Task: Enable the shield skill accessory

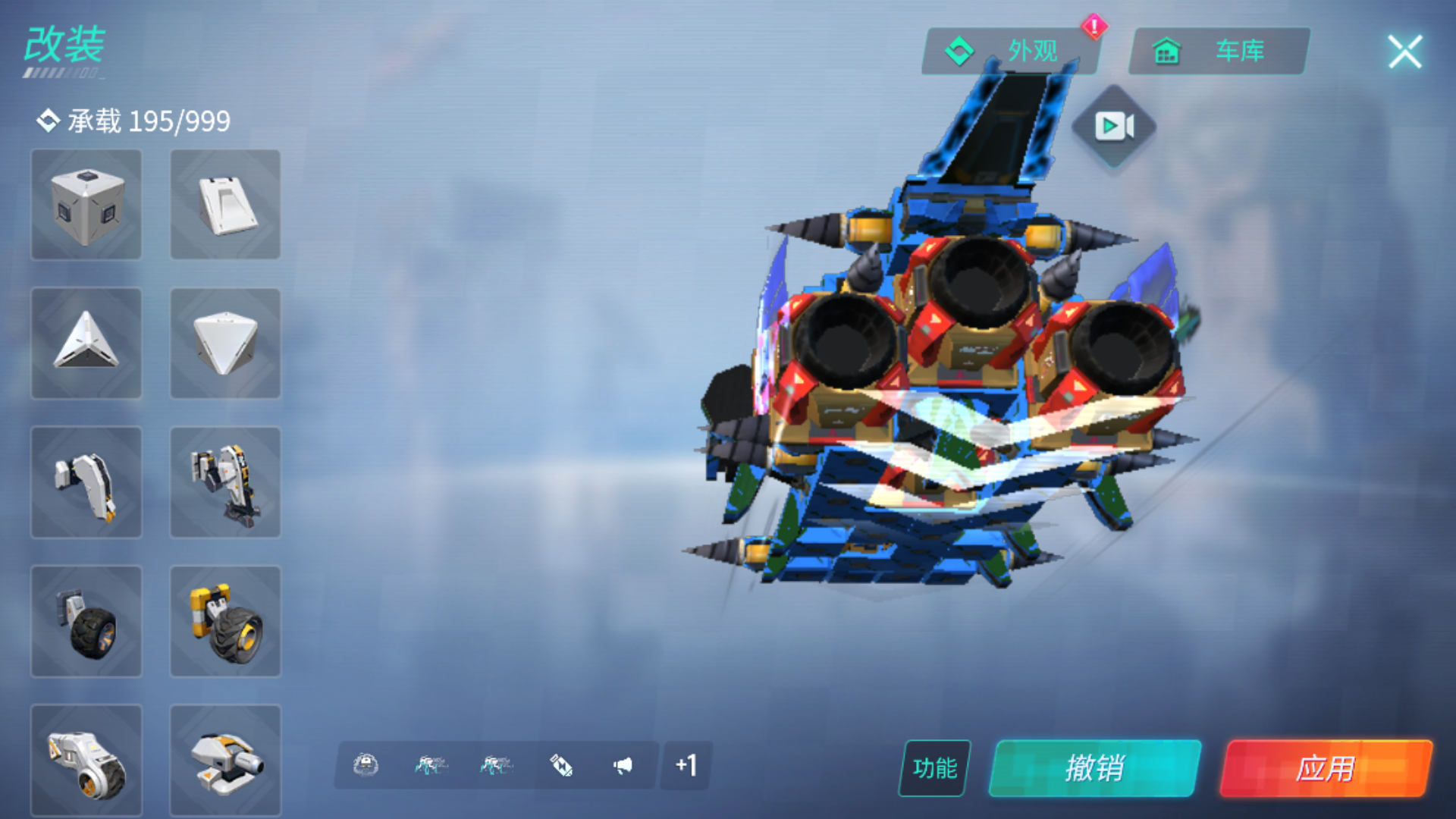Action: point(366,766)
